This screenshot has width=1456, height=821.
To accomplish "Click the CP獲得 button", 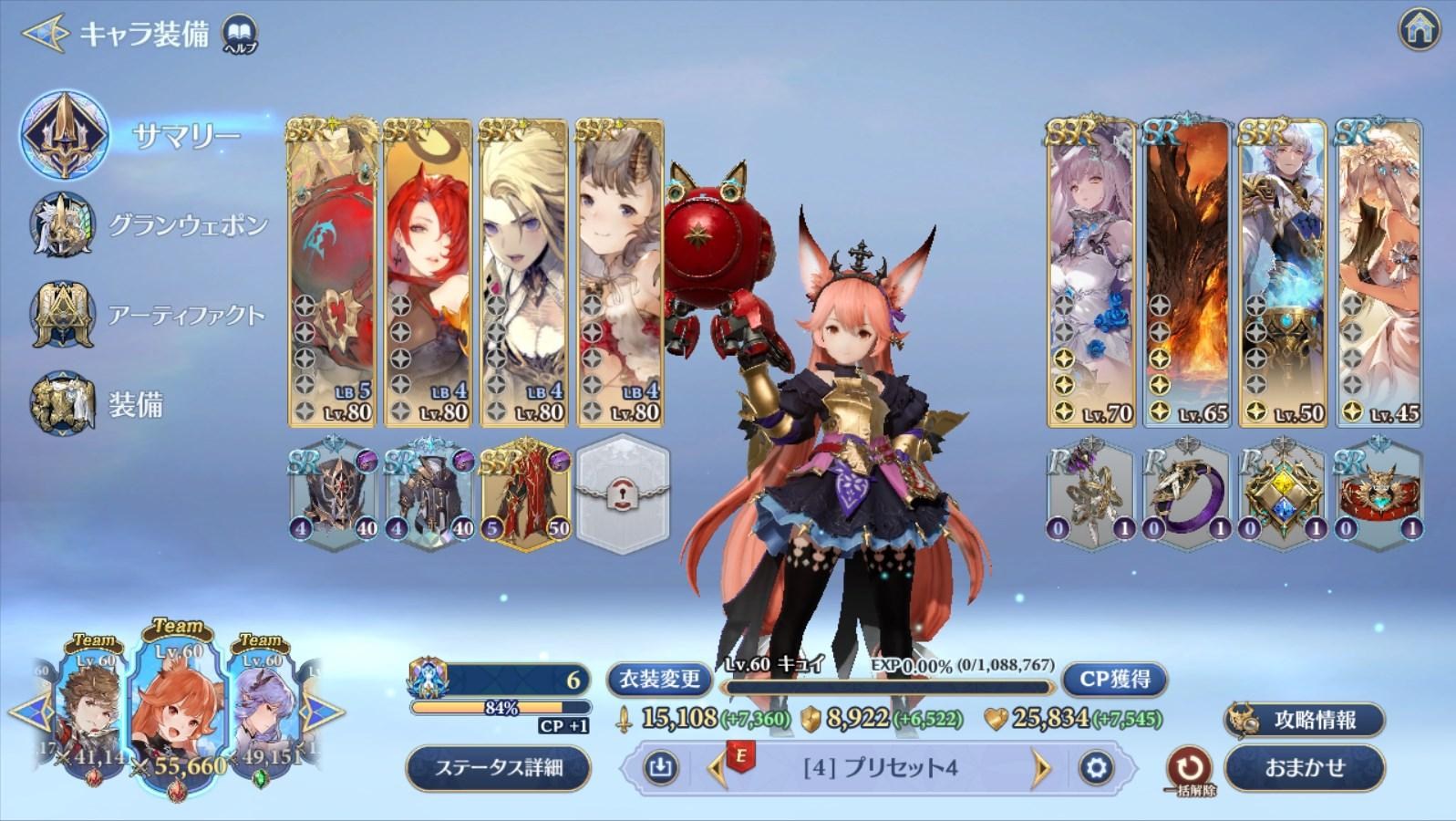I will (x=1114, y=679).
